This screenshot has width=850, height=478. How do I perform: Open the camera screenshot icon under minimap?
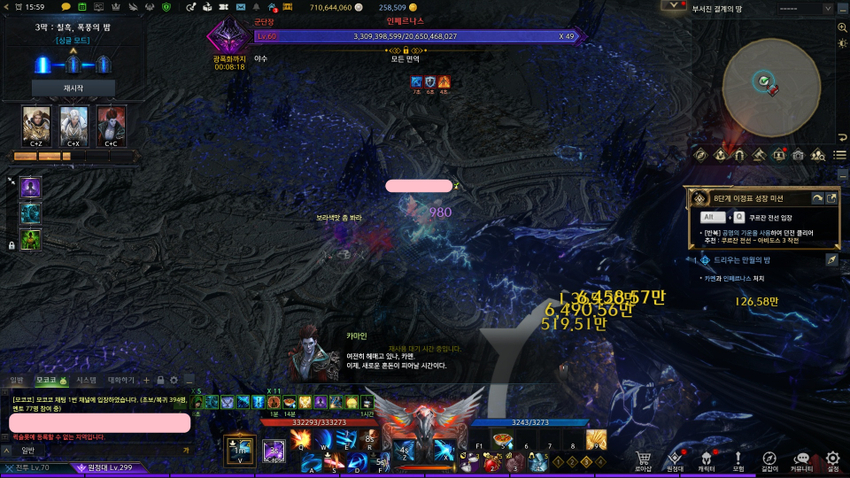click(x=798, y=155)
